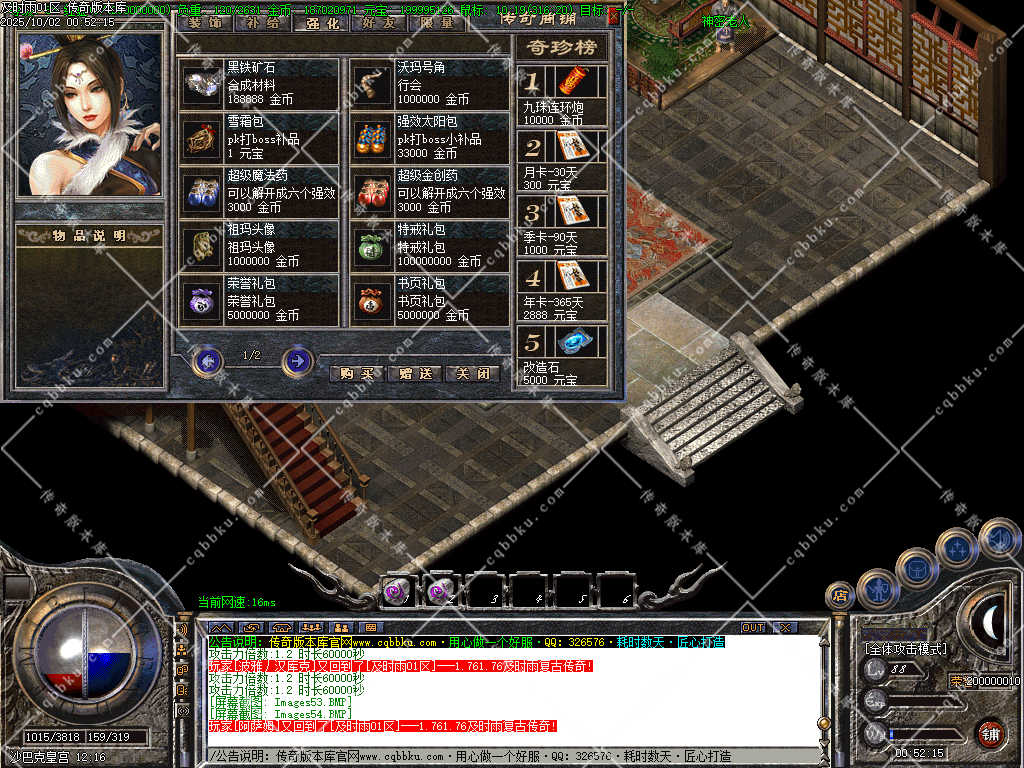Viewport: 1024px width, 768px height.
Task: Close the shop with the red X
Action: (613, 16)
